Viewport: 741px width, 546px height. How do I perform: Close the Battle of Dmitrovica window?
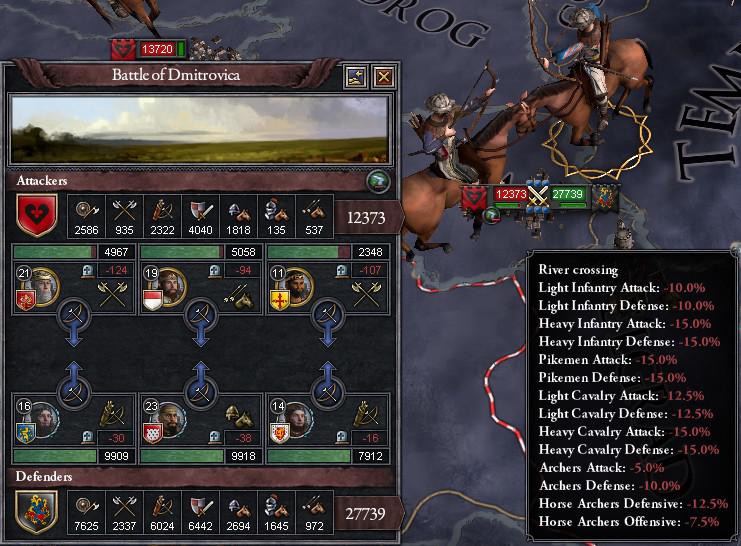coord(383,76)
